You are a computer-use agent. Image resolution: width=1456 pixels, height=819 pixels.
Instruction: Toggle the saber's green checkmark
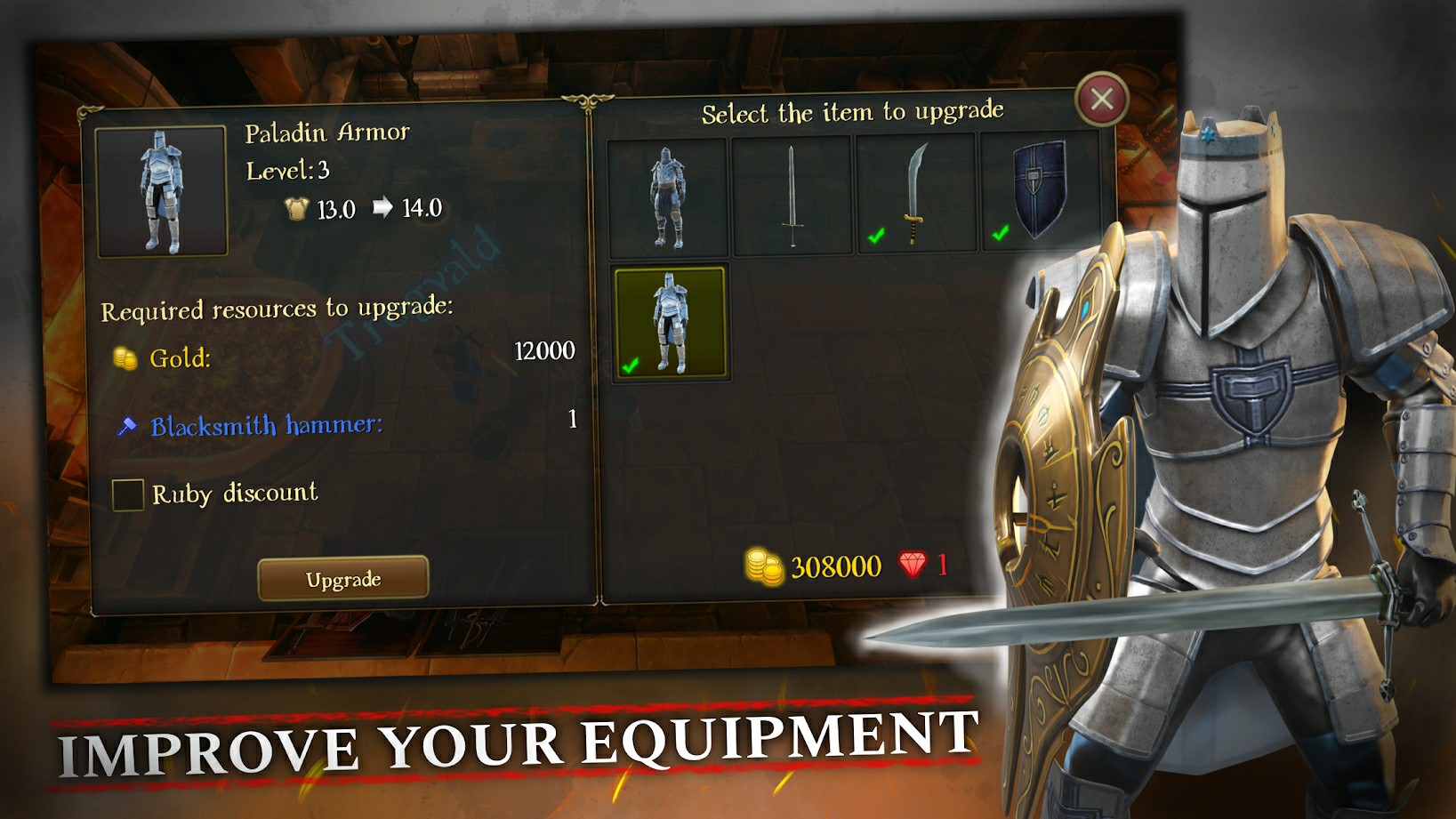point(875,236)
